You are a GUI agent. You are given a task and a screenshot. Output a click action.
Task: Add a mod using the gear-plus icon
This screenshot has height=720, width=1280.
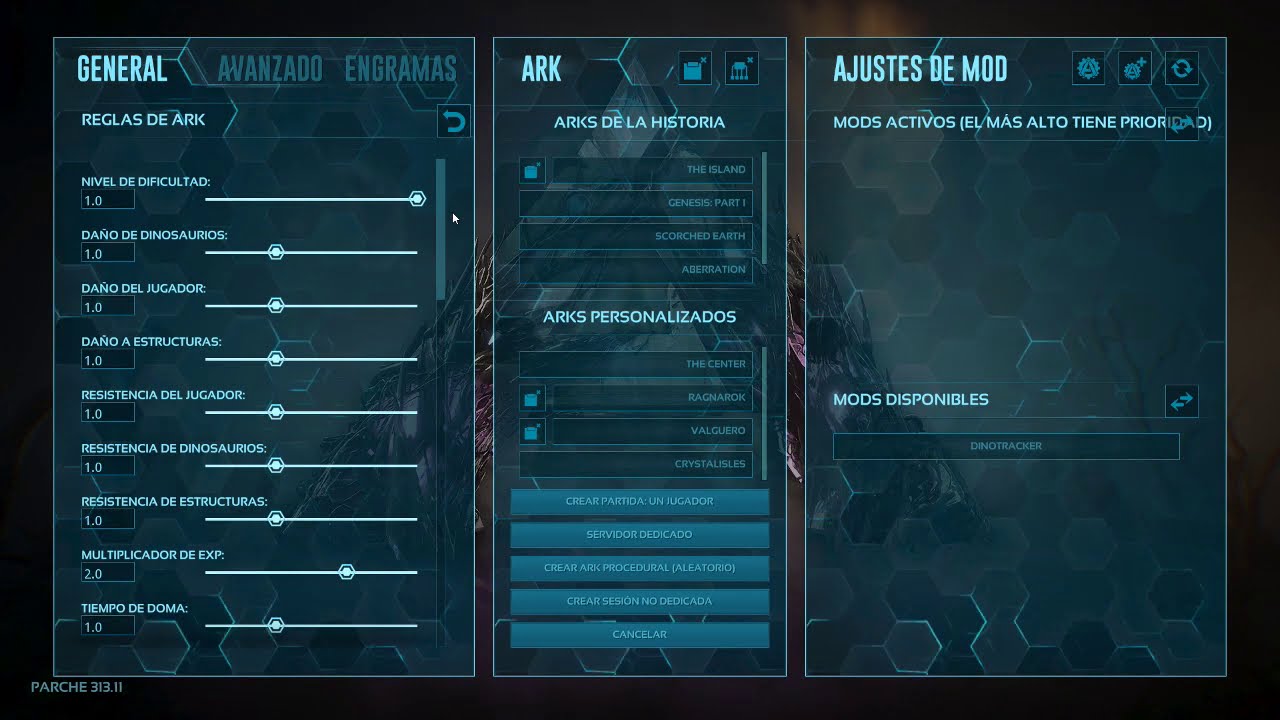pyautogui.click(x=1135, y=68)
